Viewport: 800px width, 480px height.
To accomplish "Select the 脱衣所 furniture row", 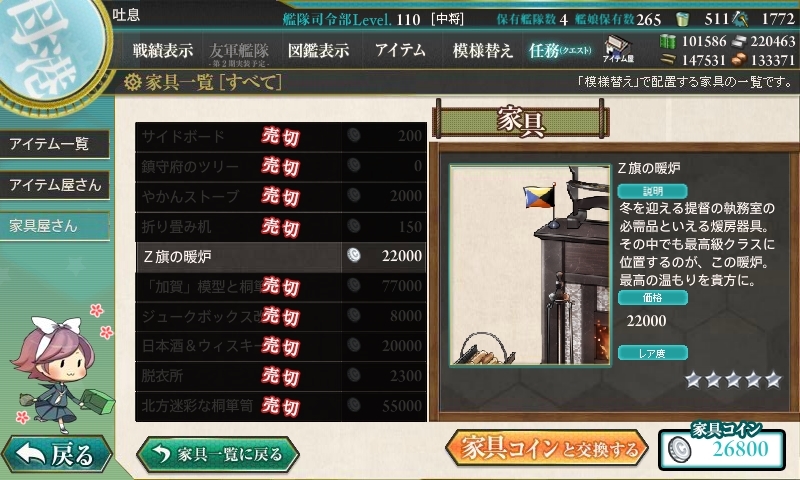I will [x=280, y=377].
